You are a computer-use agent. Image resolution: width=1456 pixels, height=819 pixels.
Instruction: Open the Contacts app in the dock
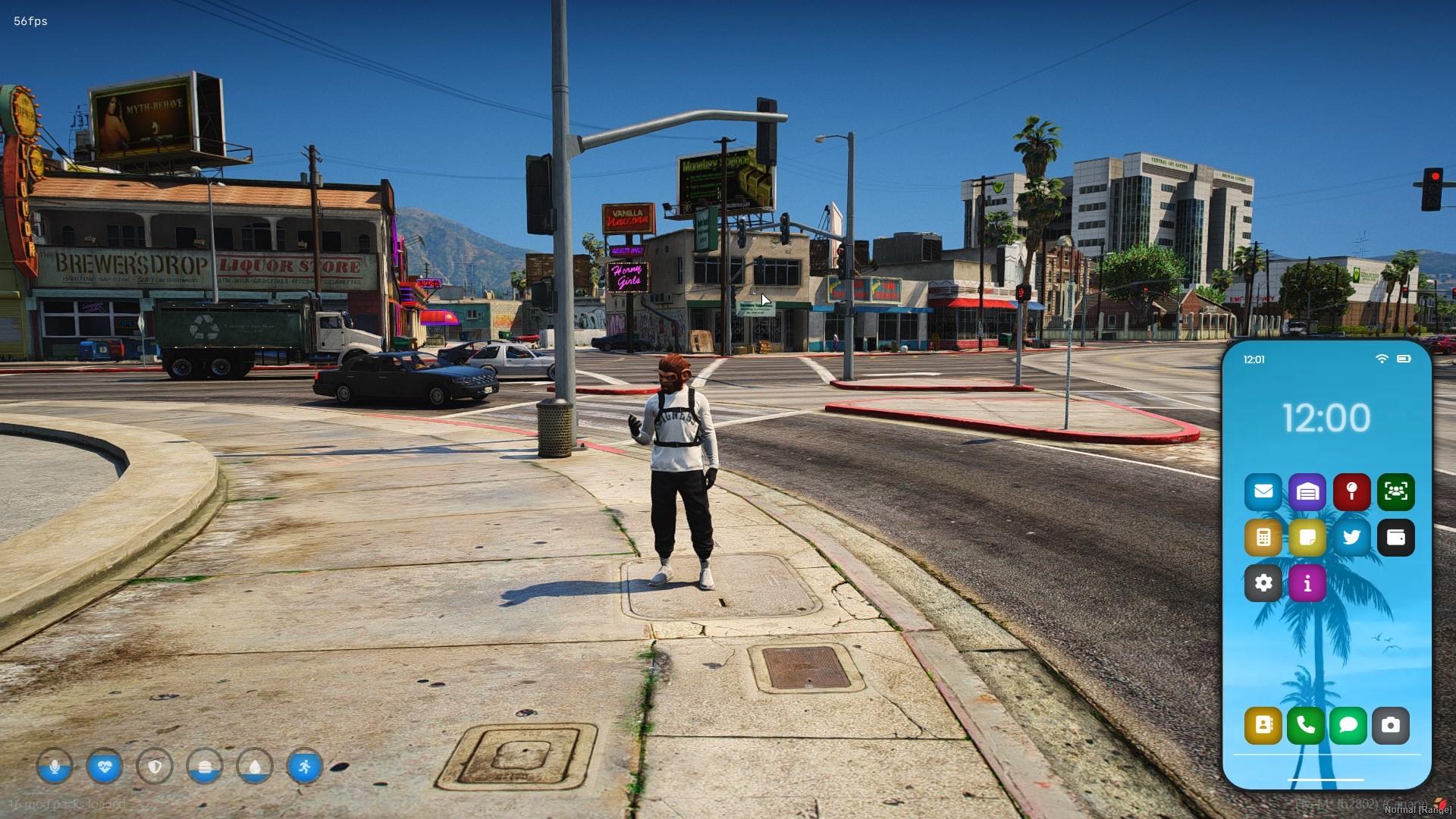click(1263, 726)
